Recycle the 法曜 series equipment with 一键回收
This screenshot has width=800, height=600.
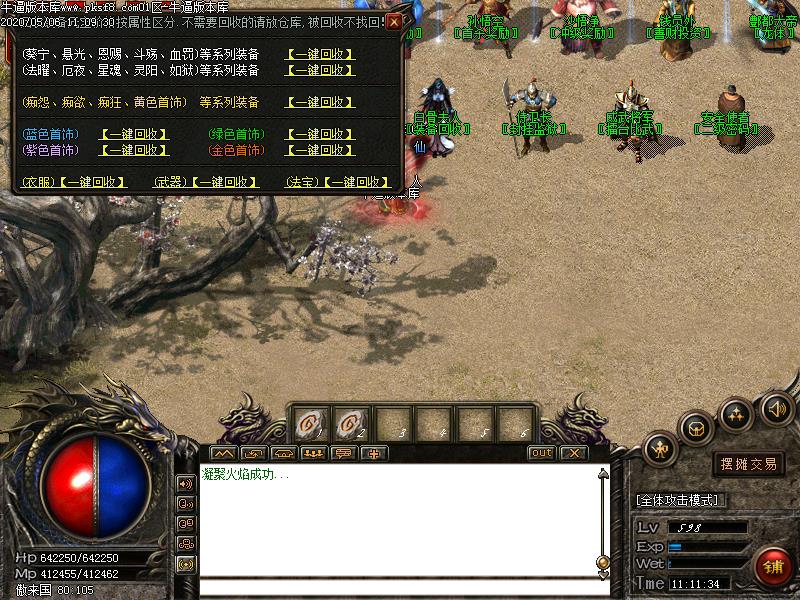tap(320, 71)
